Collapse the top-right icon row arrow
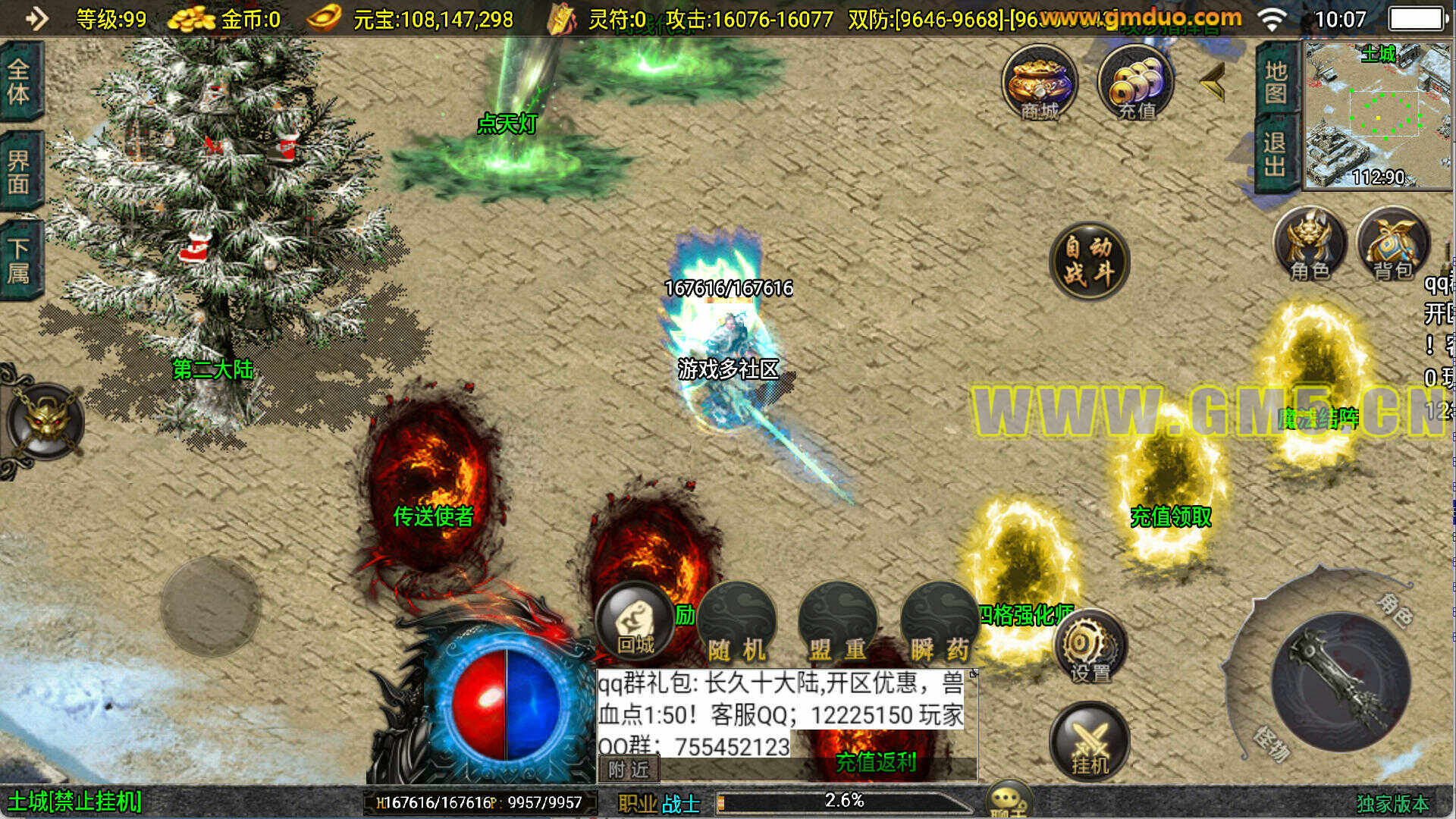Viewport: 1456px width, 819px height. 1213,82
